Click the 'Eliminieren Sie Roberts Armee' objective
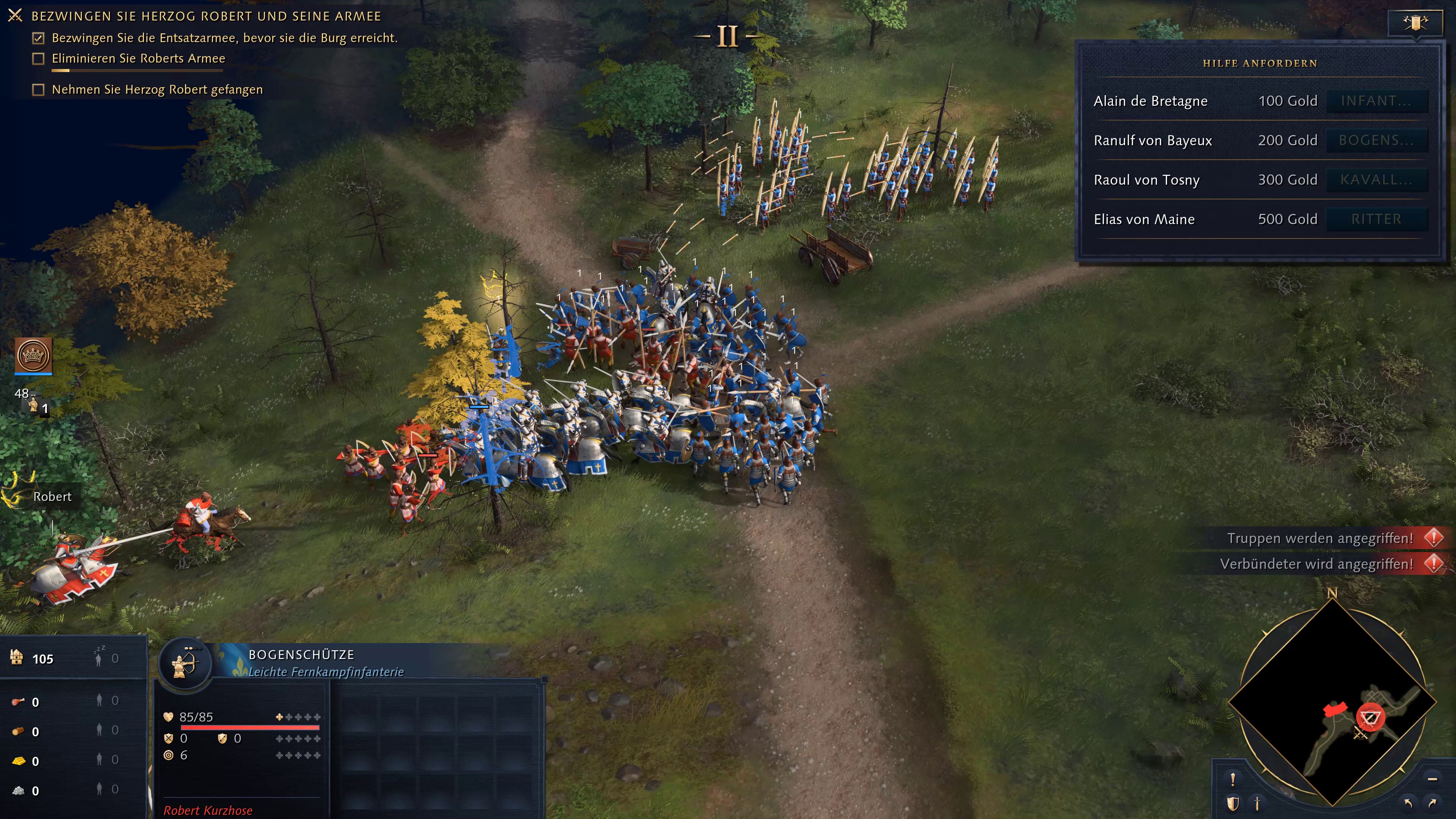 coord(138,59)
